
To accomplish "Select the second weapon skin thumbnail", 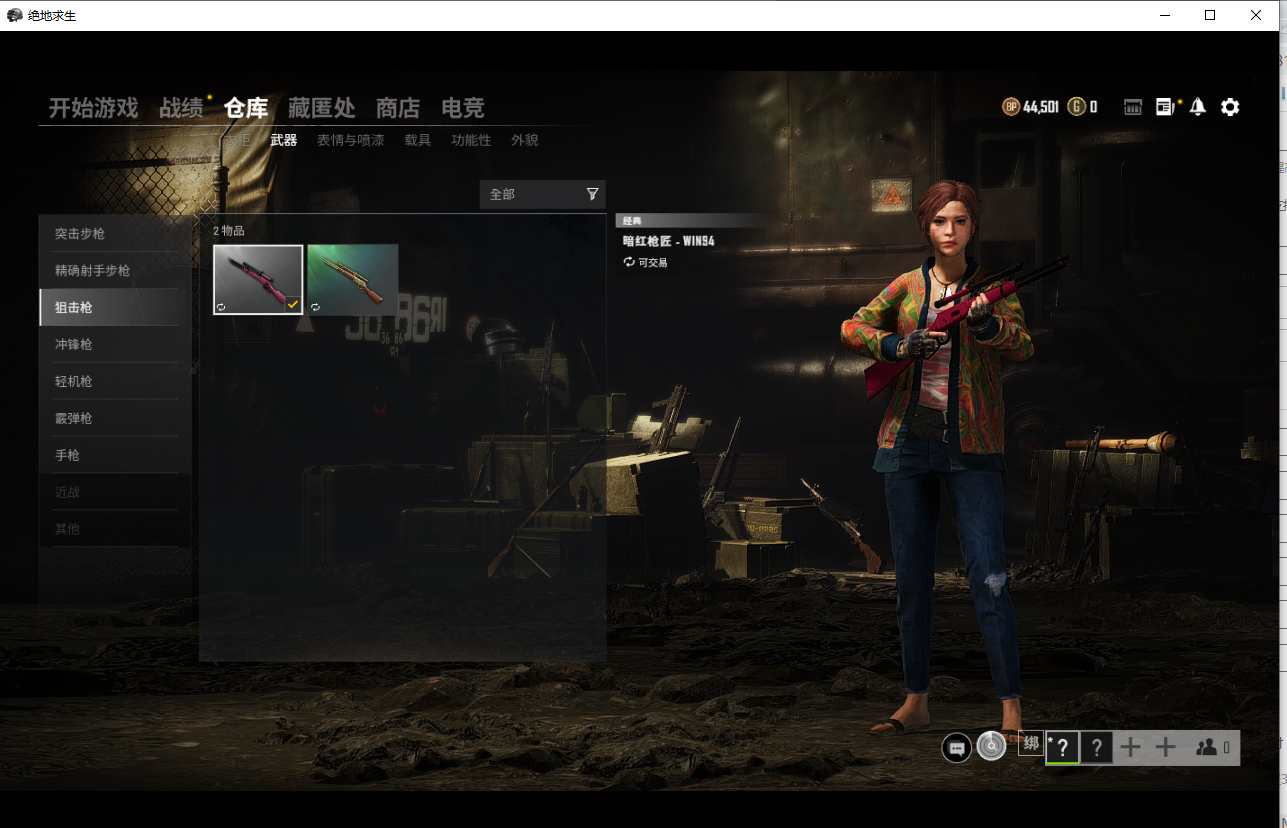I will click(x=352, y=278).
